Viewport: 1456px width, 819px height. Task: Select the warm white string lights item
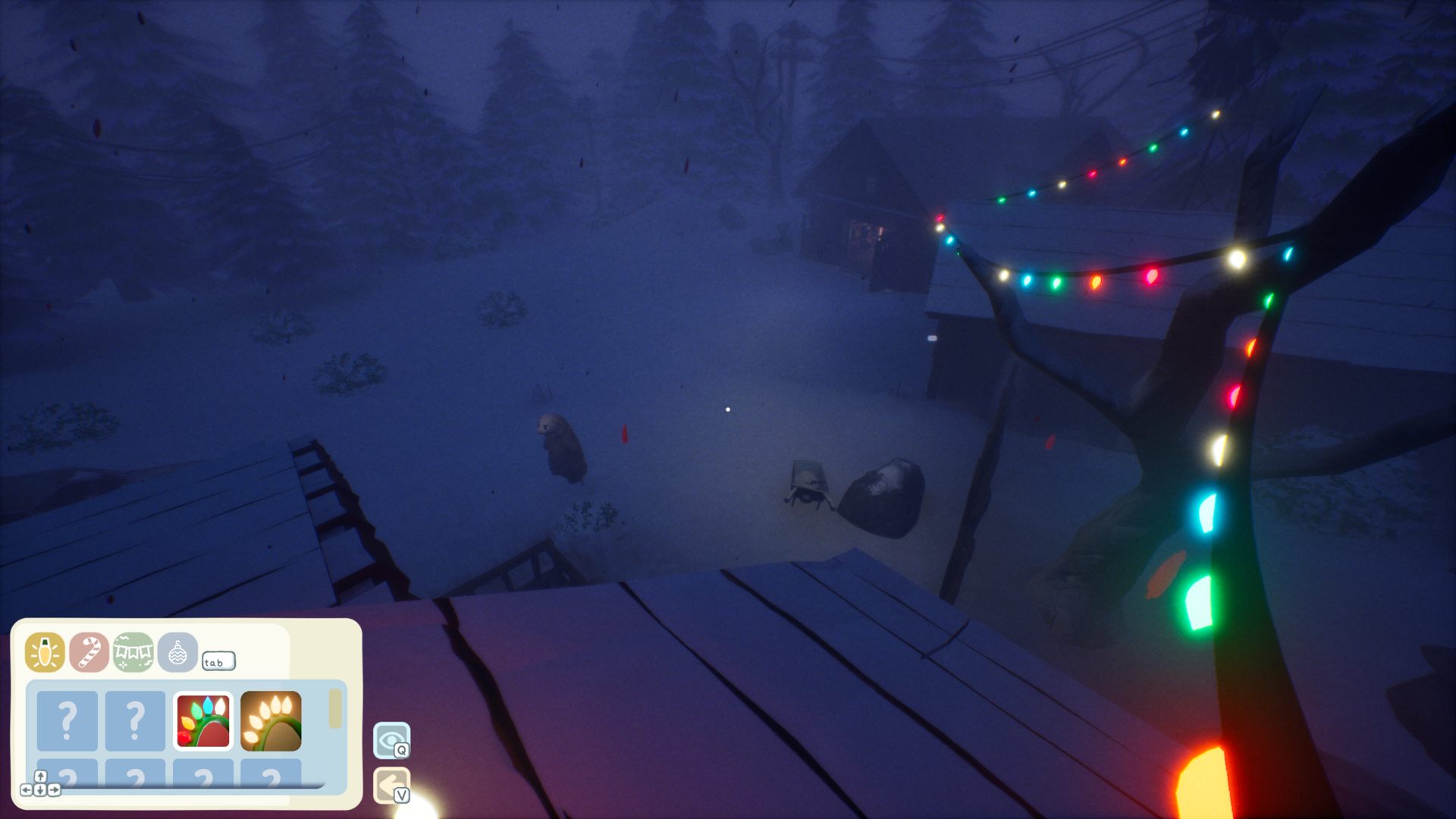(x=271, y=720)
